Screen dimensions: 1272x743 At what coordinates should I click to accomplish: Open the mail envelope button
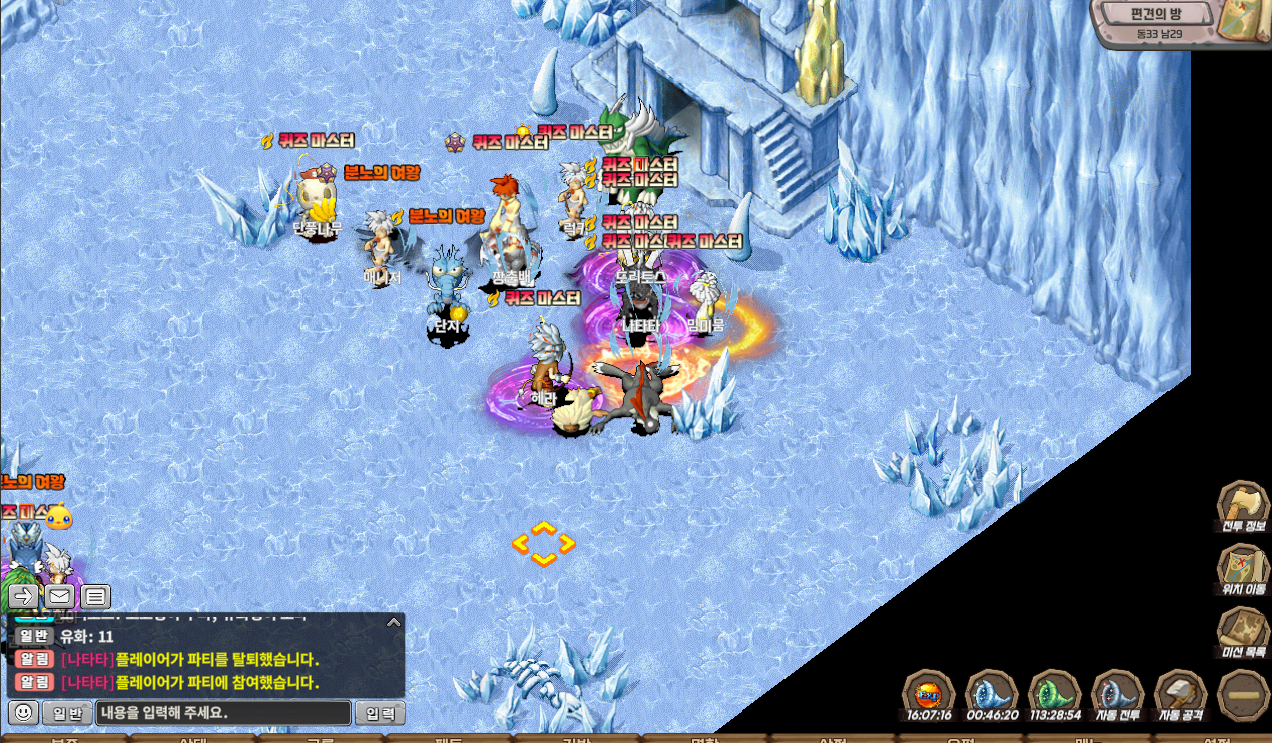coord(59,597)
